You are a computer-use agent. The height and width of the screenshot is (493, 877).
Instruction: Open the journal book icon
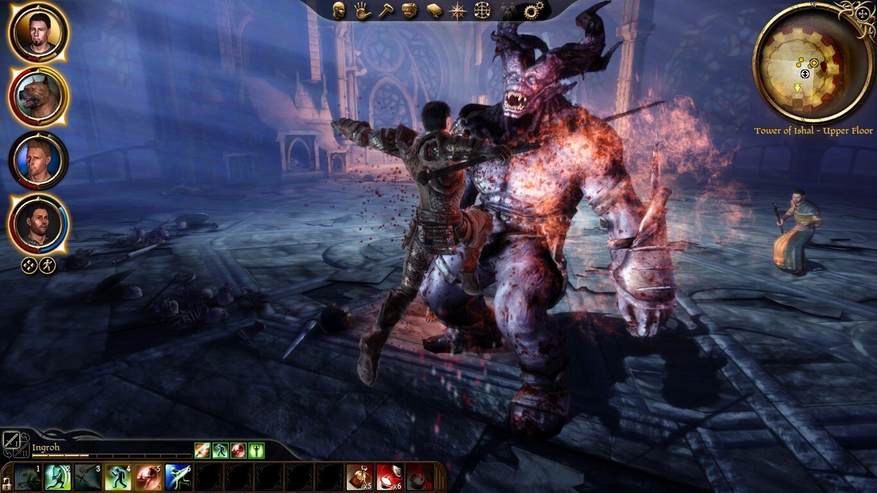click(x=433, y=11)
